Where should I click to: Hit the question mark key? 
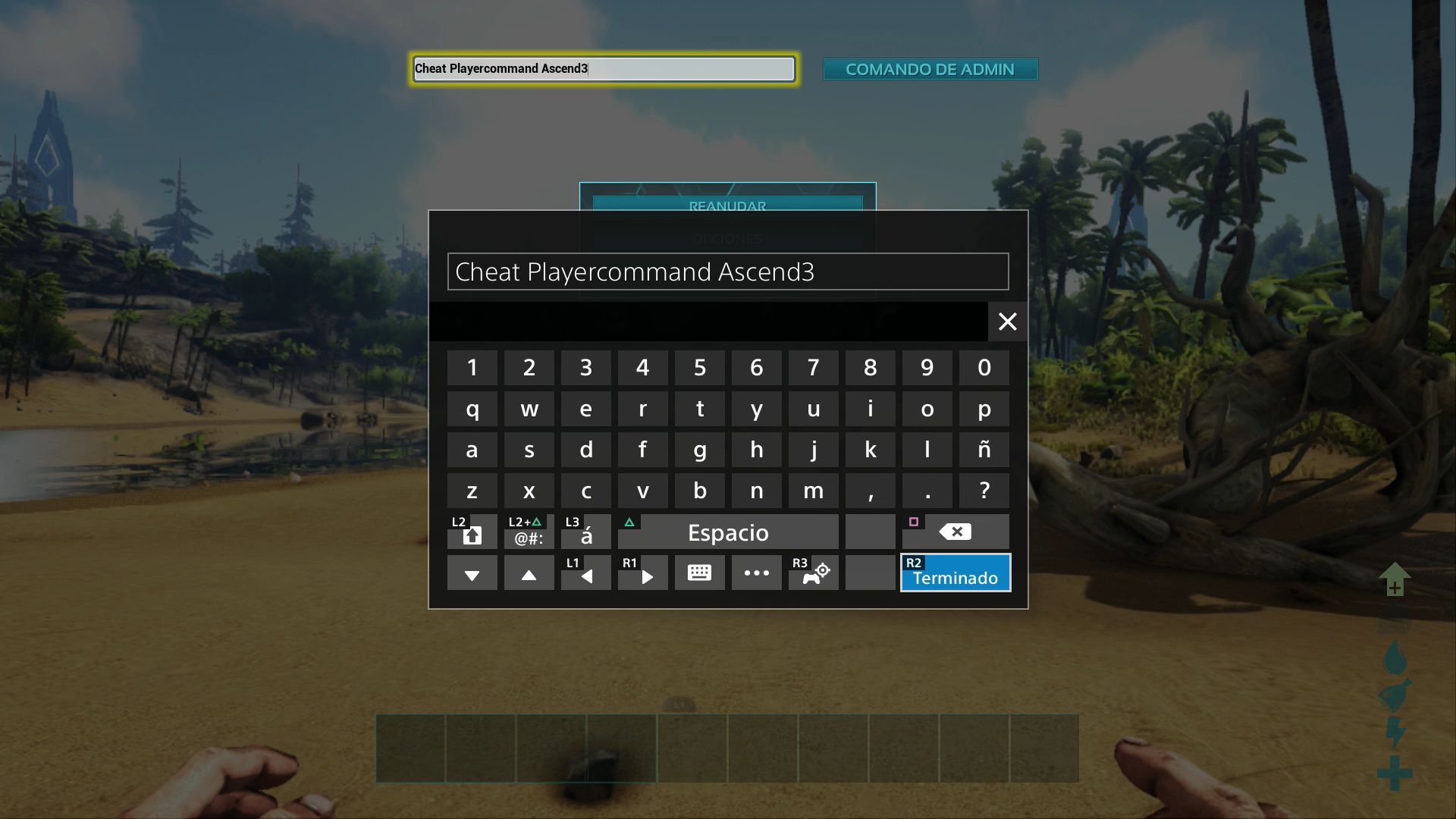tap(984, 491)
